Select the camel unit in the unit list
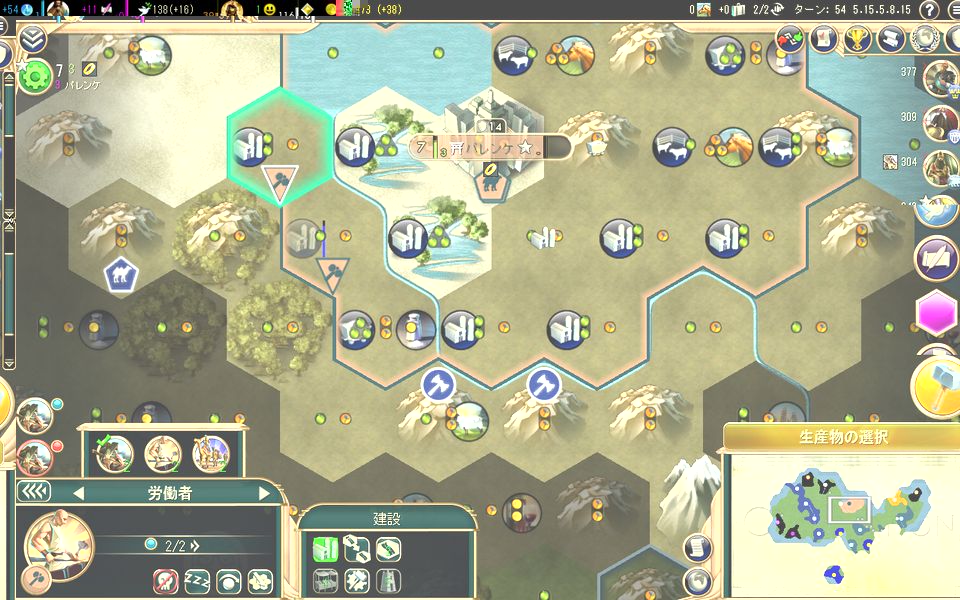 coord(210,455)
